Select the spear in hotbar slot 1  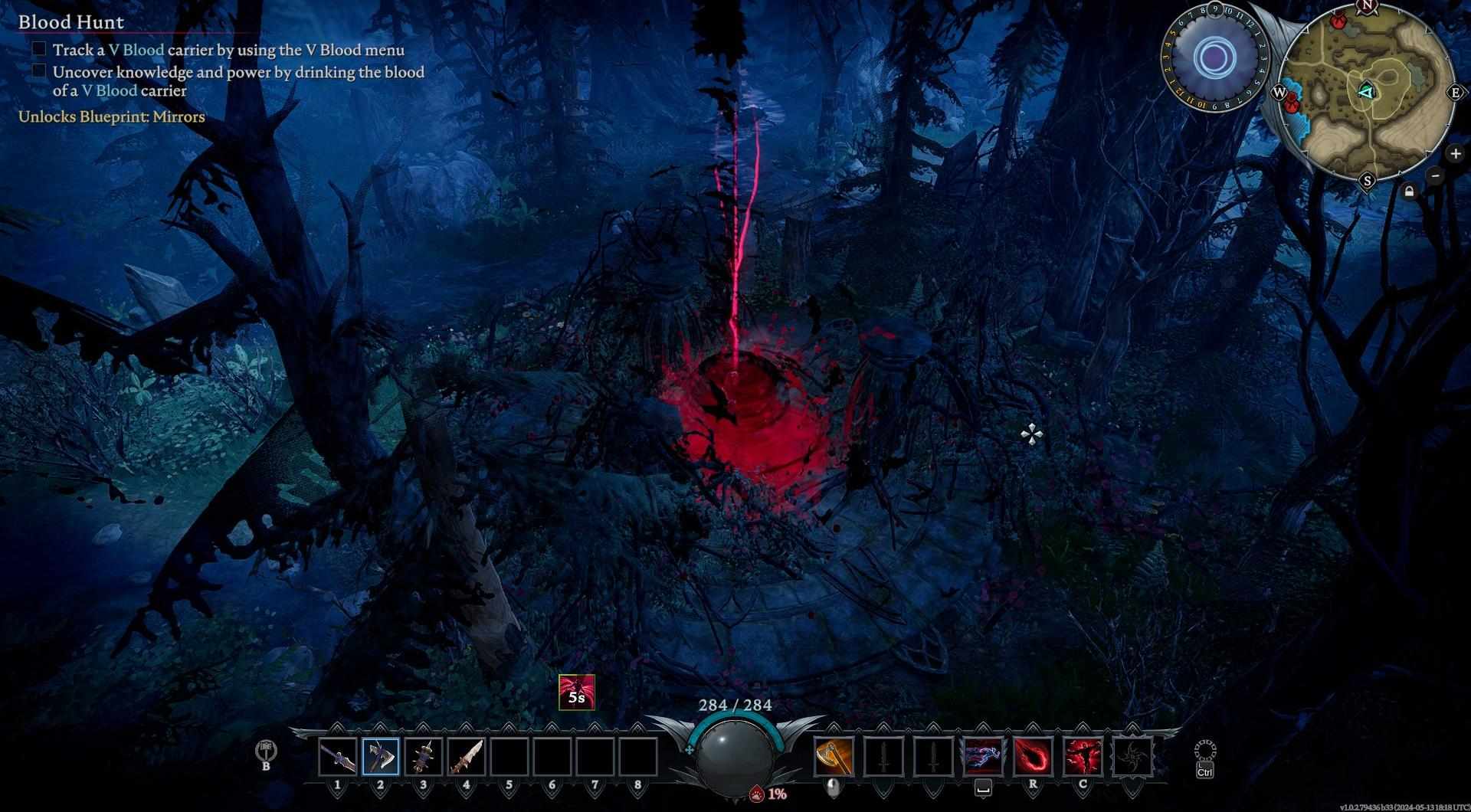pos(338,757)
